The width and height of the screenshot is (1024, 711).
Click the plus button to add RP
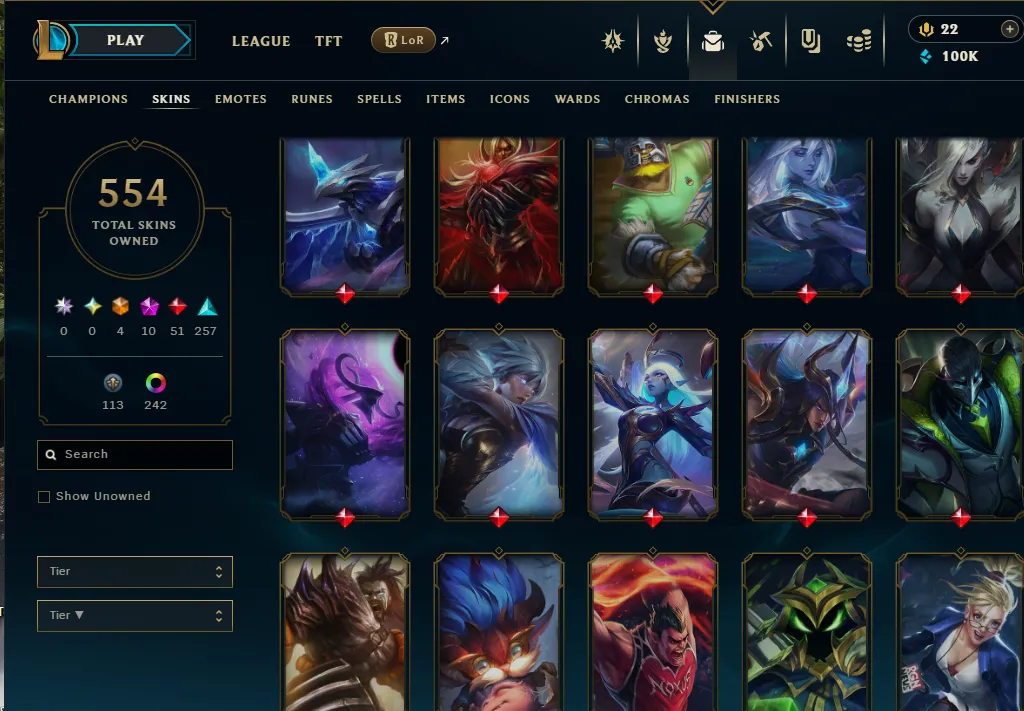1009,29
